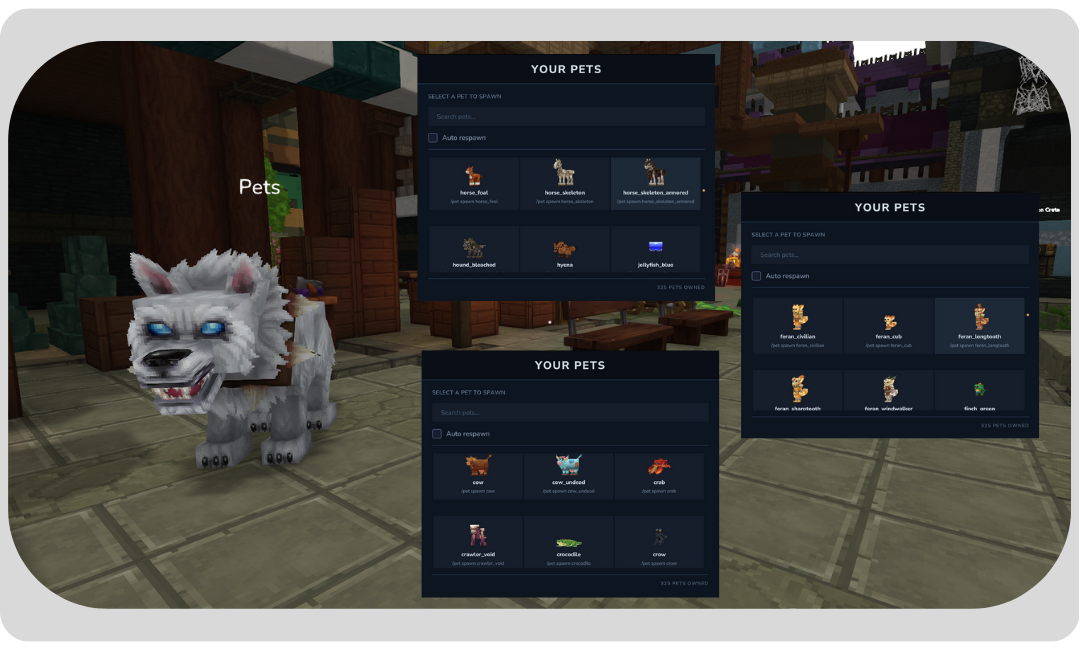
Task: Spawn the crab pet
Action: (659, 476)
